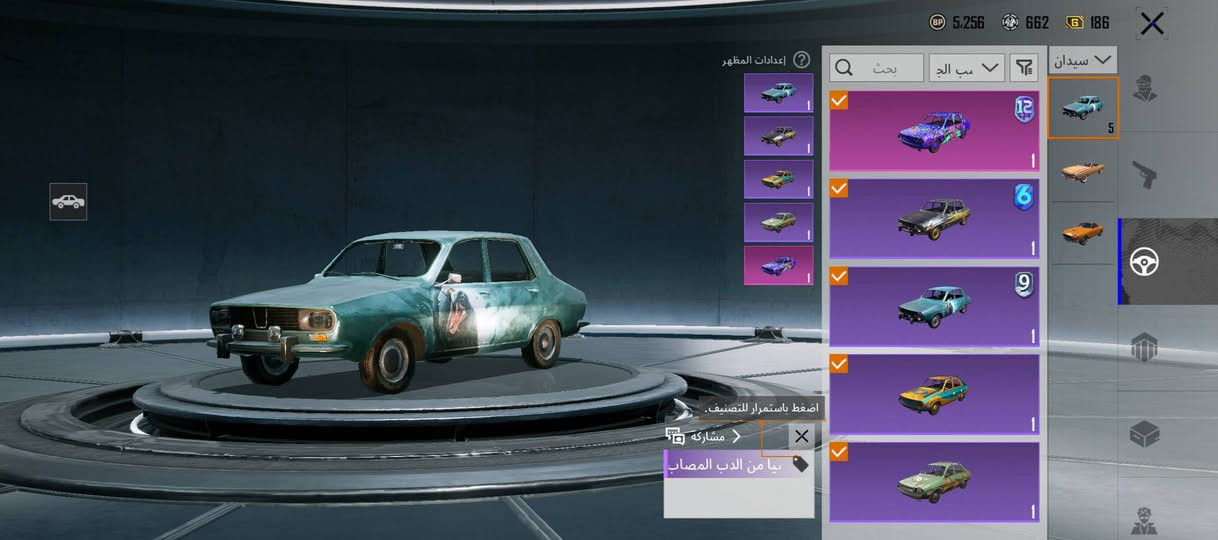1218x540 pixels.
Task: Open the appearance settings help question mark
Action: click(801, 60)
